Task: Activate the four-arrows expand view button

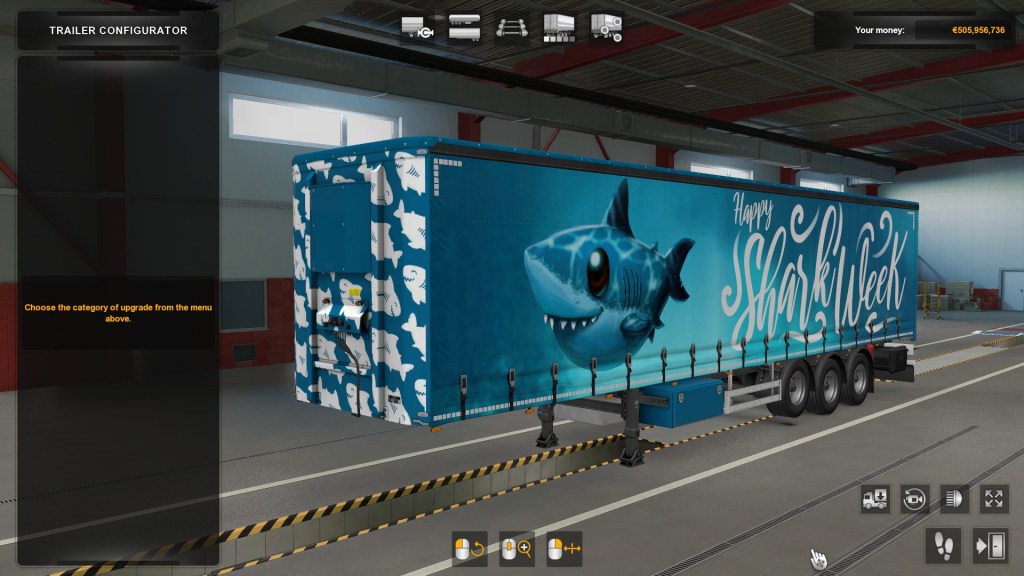Action: (x=992, y=499)
